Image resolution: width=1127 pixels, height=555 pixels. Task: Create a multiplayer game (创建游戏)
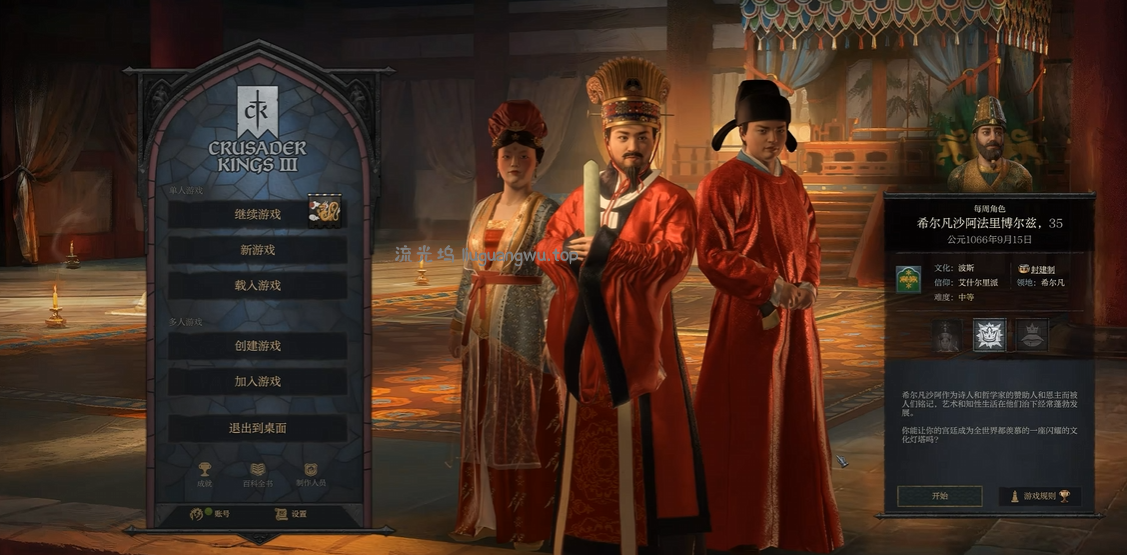pyautogui.click(x=257, y=346)
